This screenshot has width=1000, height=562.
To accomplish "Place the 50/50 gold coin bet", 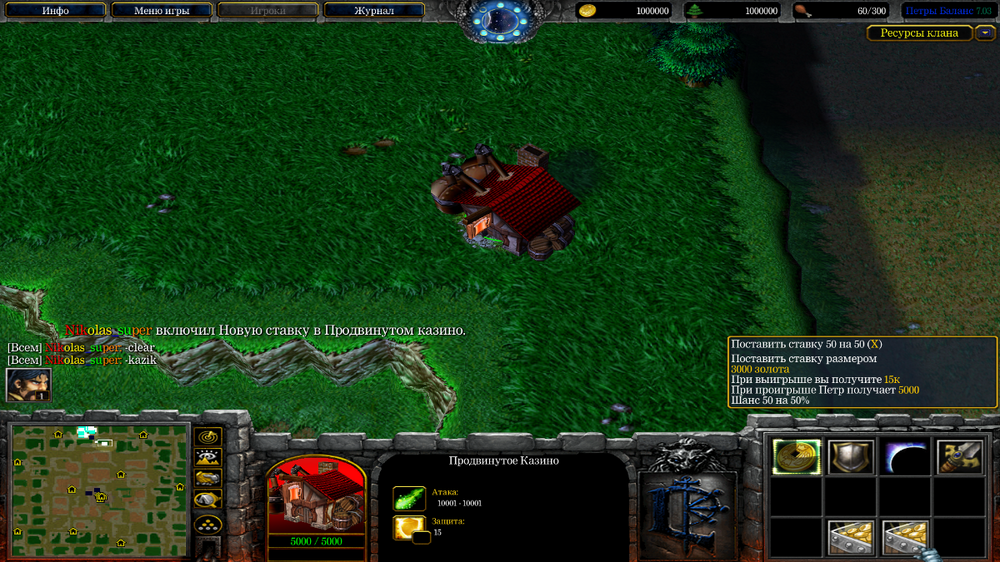I will click(797, 457).
